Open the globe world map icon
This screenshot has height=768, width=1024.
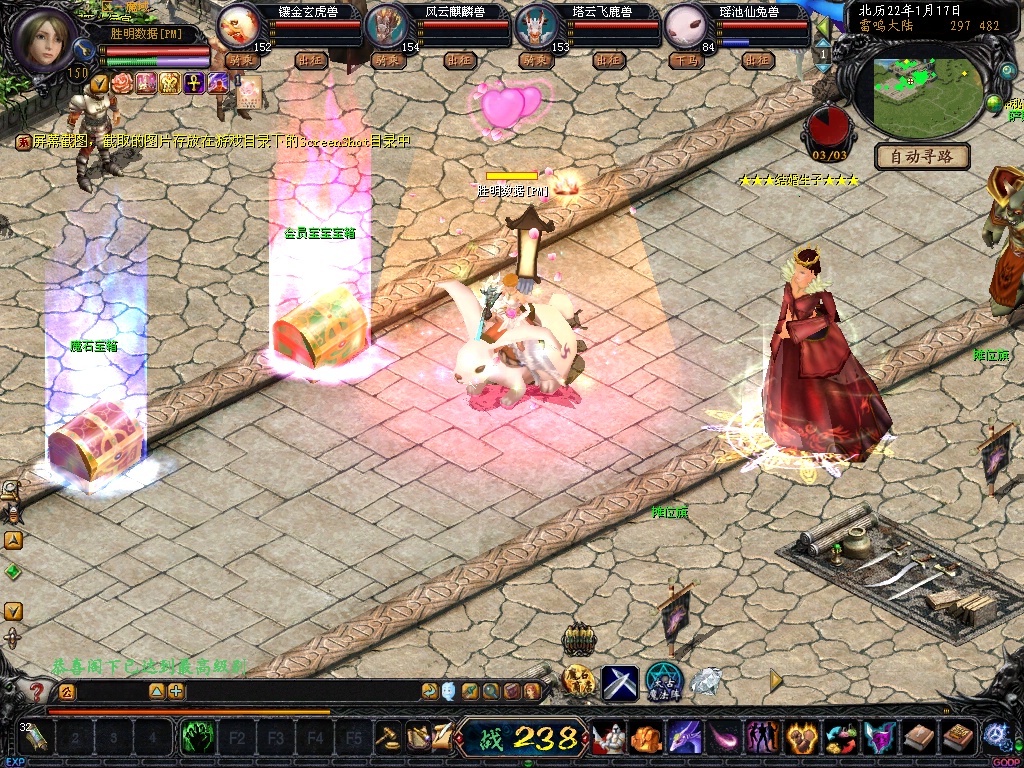point(994,103)
